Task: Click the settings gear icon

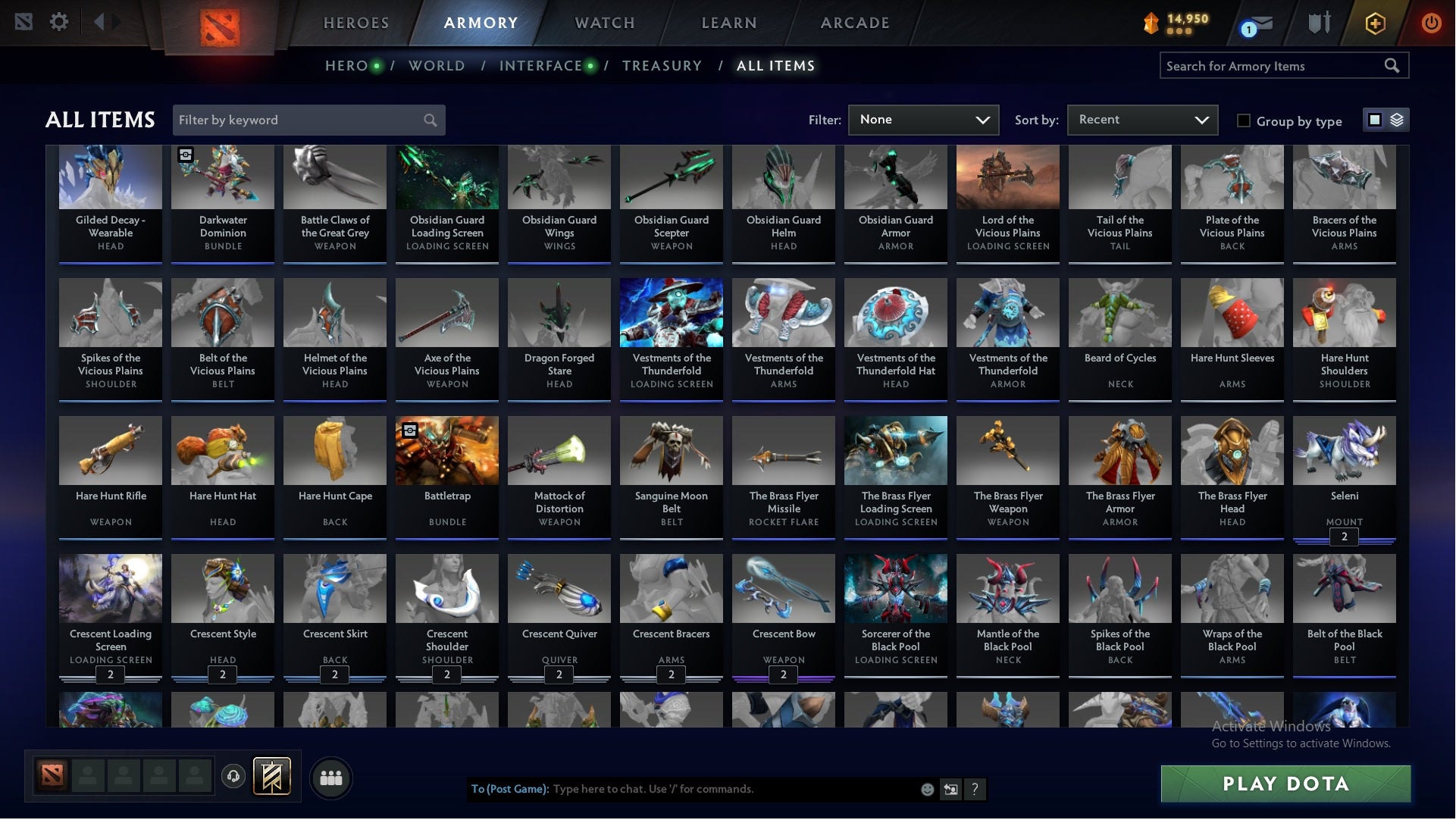Action: [x=60, y=22]
